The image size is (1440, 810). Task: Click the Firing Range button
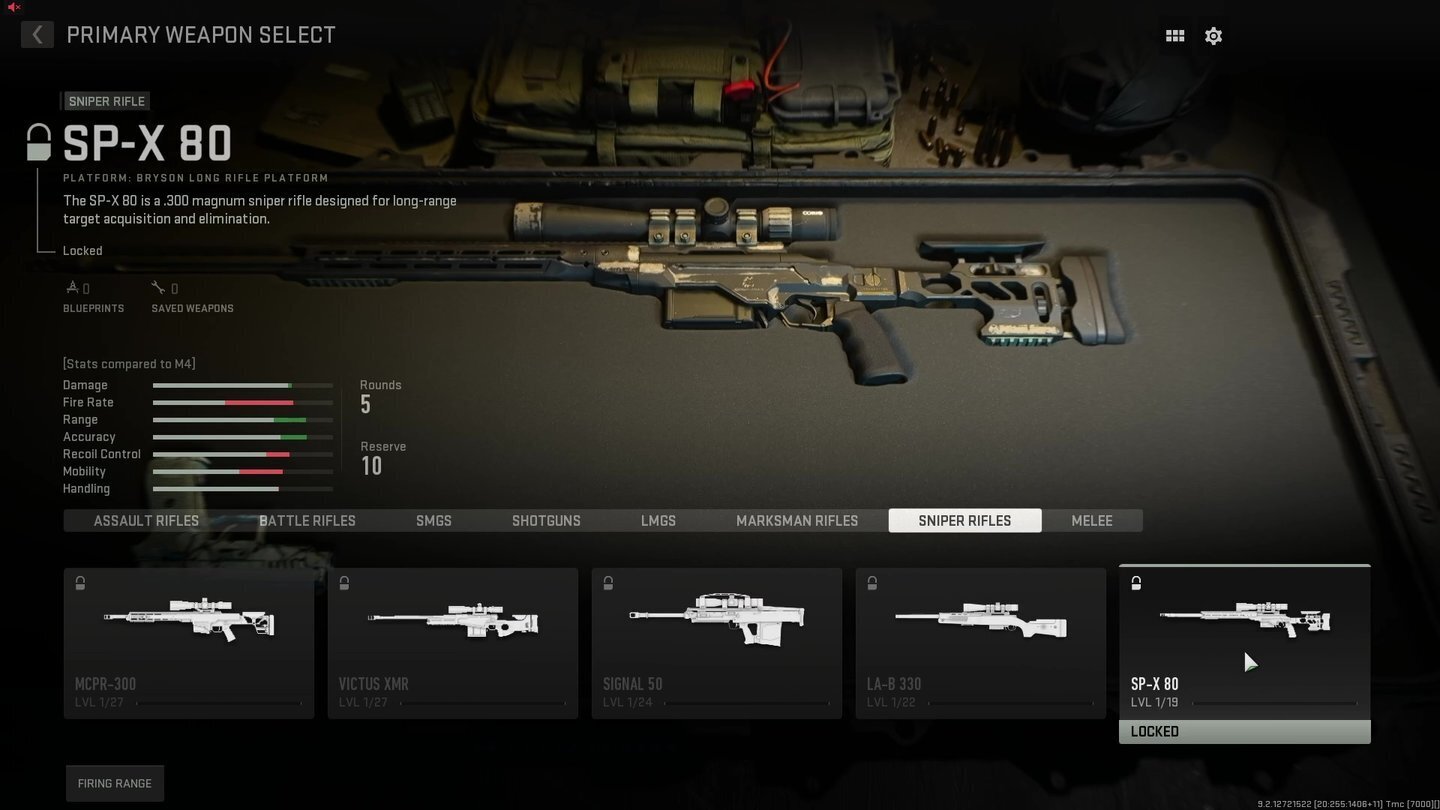point(114,783)
